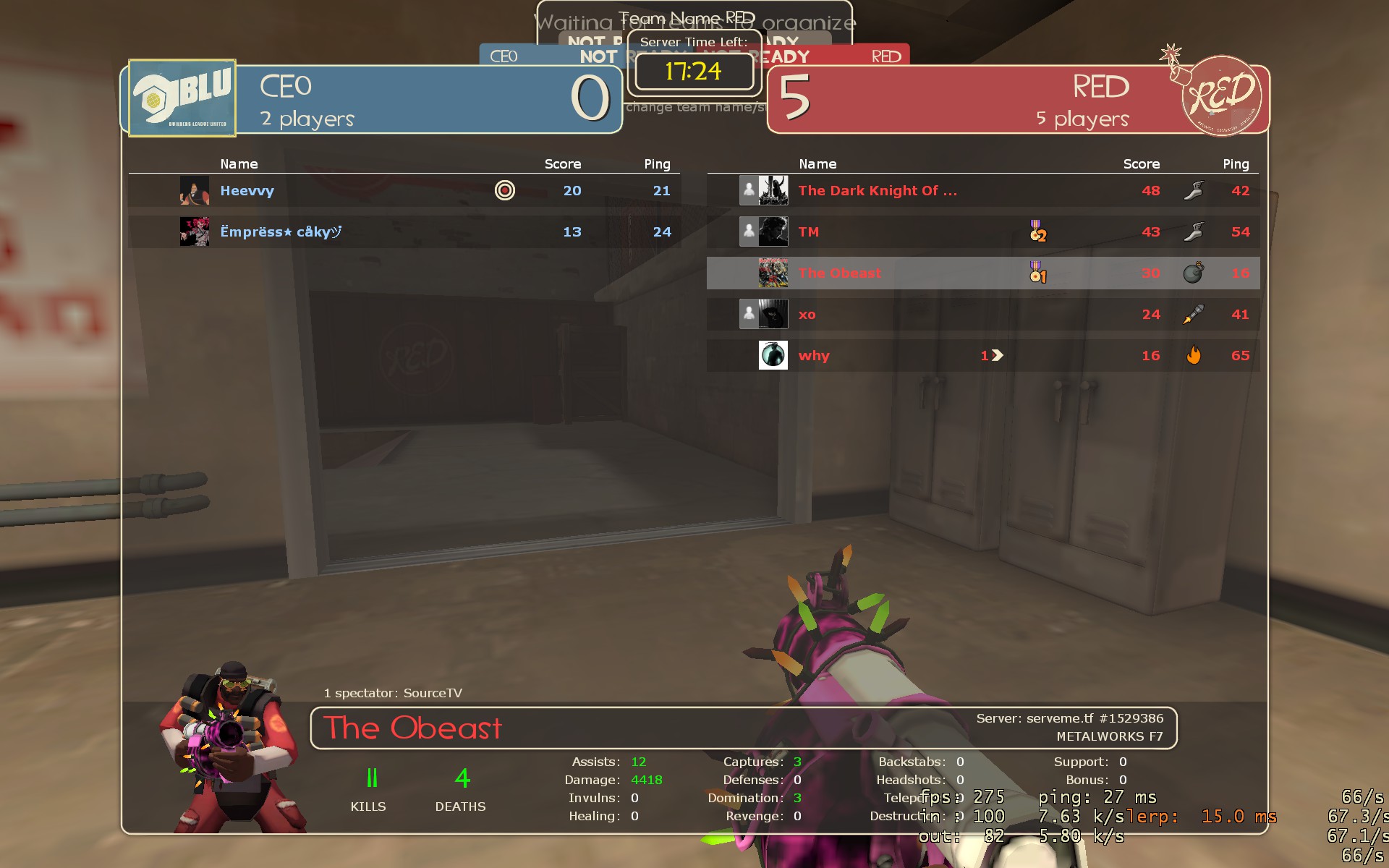Click the avatar next to why

(773, 356)
